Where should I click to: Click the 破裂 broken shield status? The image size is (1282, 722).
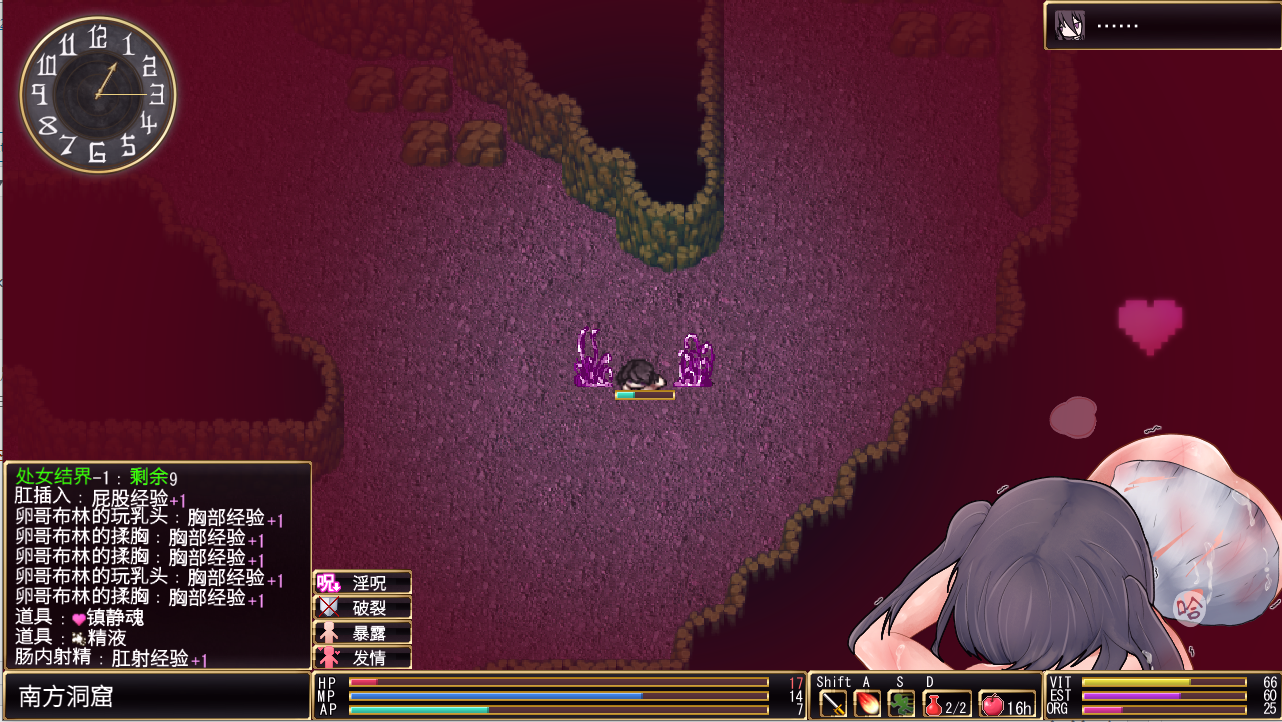(x=362, y=608)
